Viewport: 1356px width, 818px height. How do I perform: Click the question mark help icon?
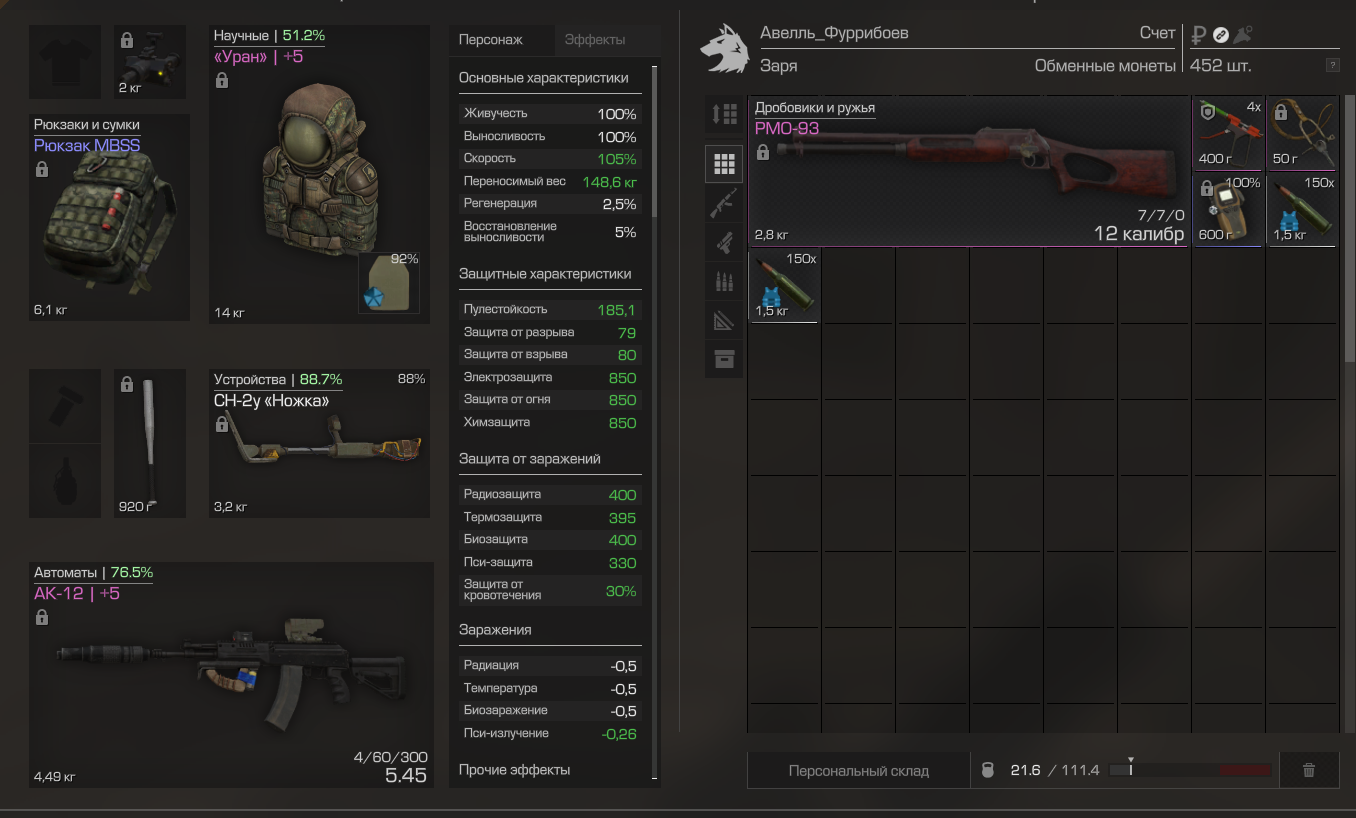coord(1332,66)
